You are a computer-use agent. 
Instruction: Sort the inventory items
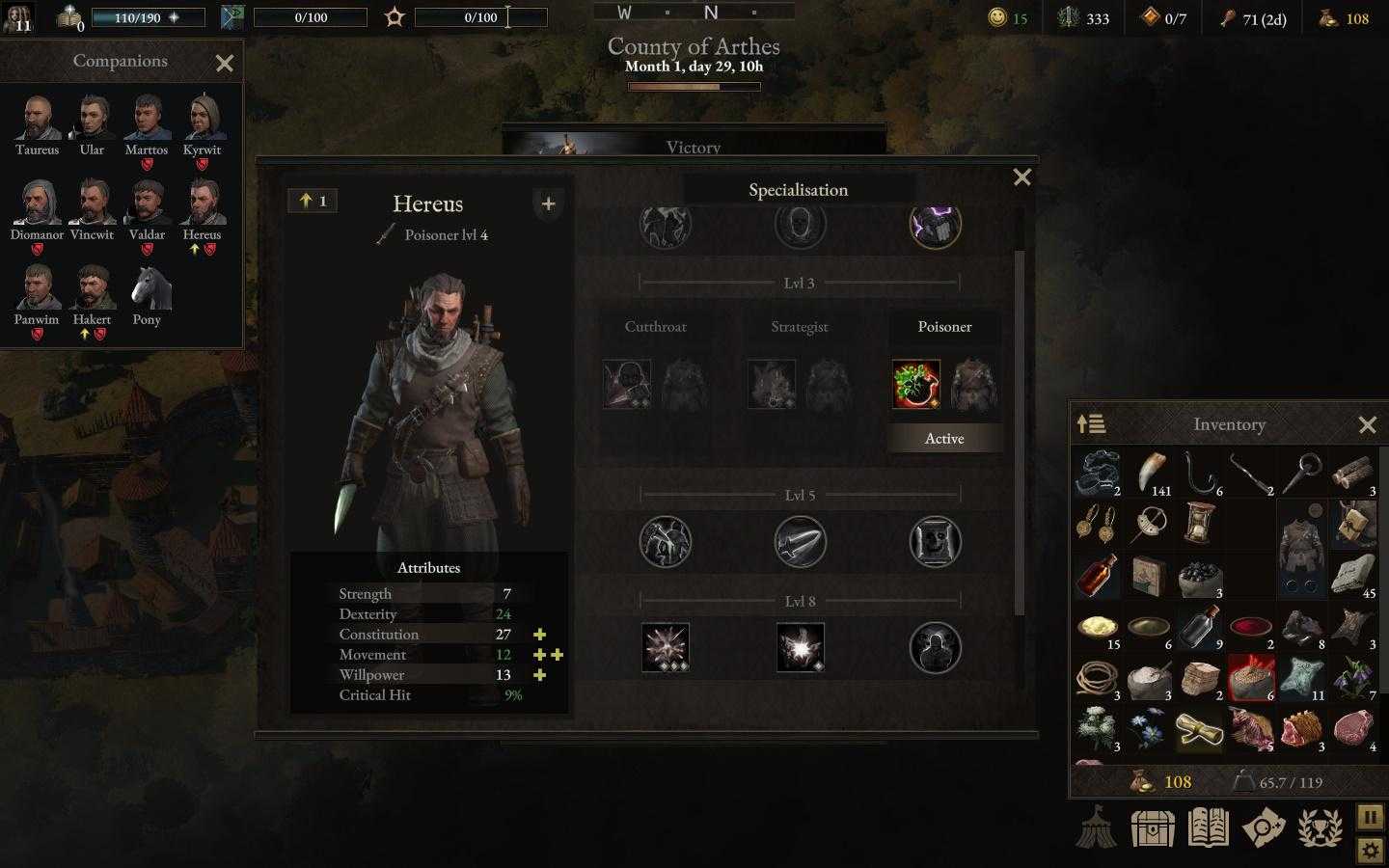tap(1091, 424)
